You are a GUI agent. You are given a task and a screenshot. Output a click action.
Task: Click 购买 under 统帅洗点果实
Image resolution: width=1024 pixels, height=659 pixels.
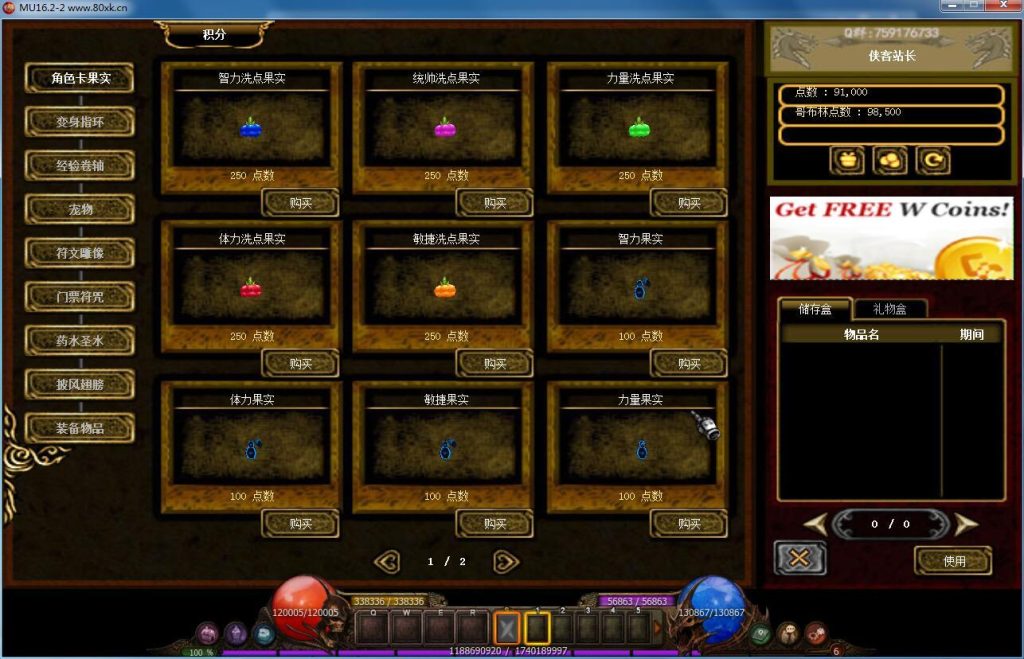coord(494,203)
